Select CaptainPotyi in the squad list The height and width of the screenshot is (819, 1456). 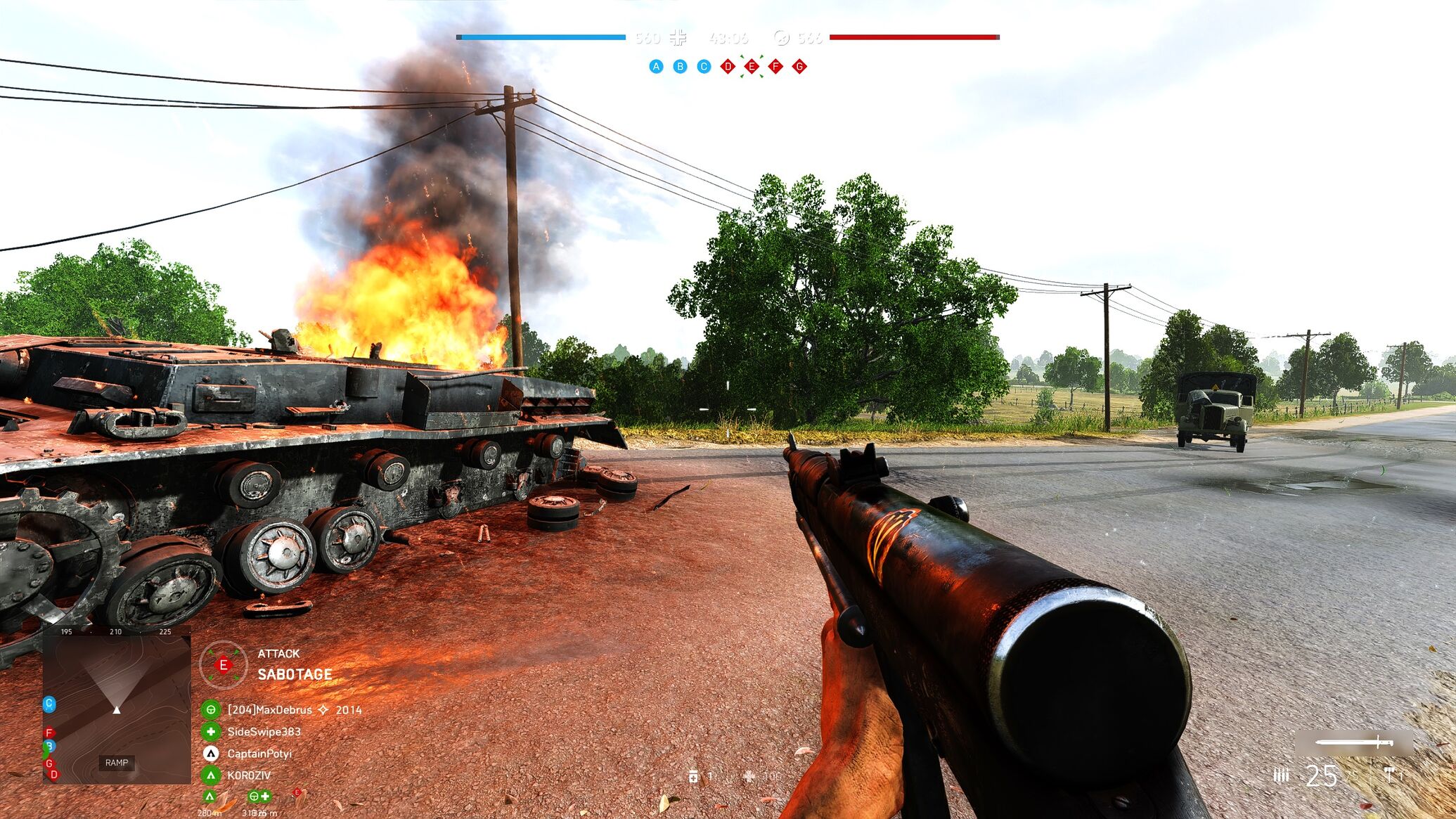click(x=259, y=754)
